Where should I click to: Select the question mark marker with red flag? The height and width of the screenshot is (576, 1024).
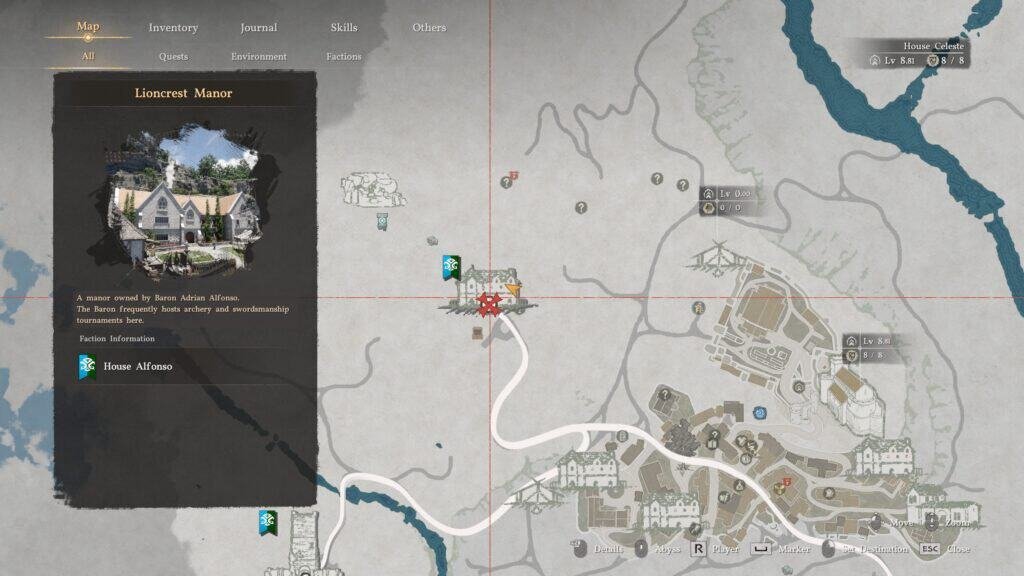(x=507, y=182)
